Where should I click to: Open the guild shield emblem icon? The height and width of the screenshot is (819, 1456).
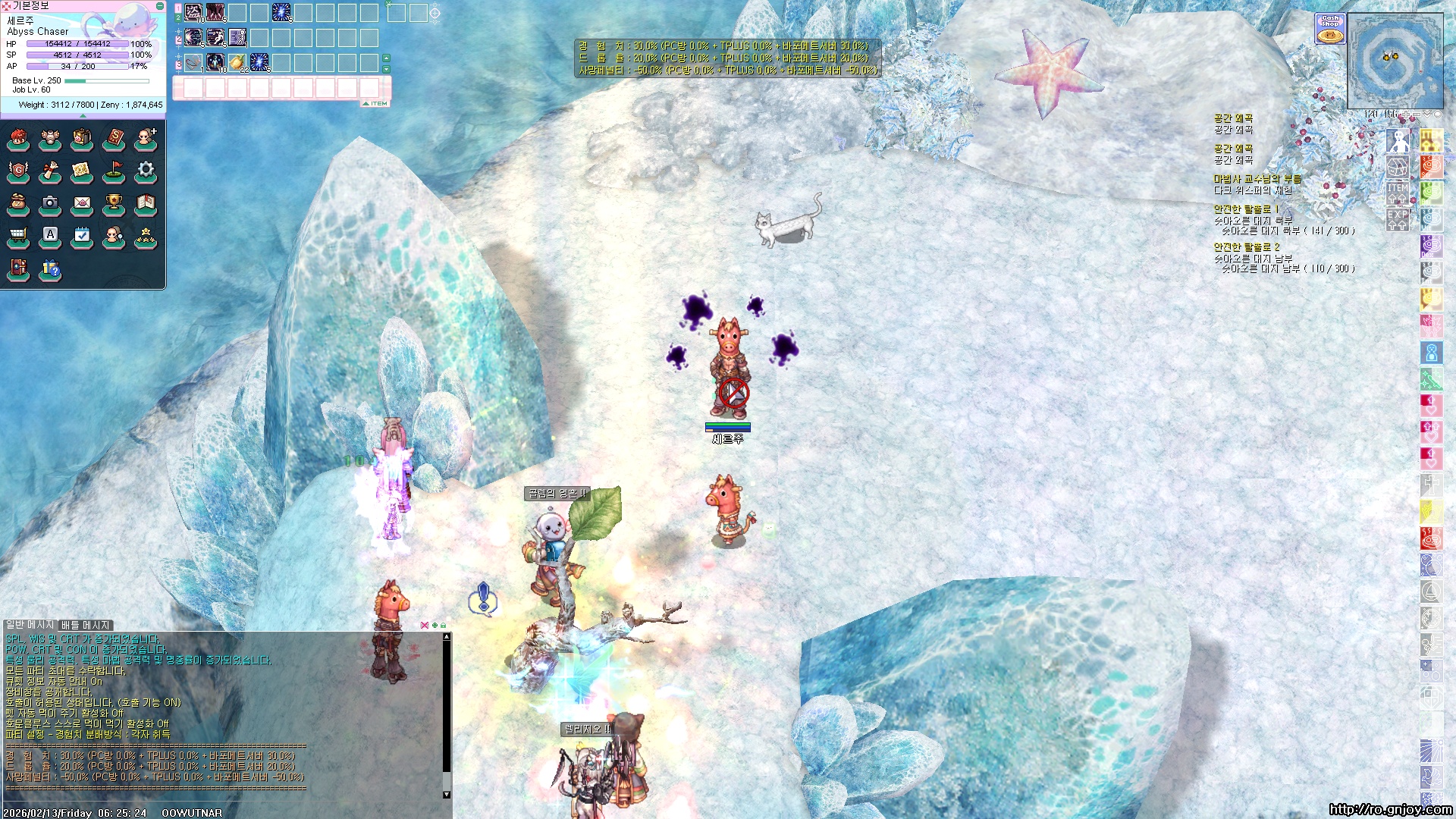[x=18, y=171]
